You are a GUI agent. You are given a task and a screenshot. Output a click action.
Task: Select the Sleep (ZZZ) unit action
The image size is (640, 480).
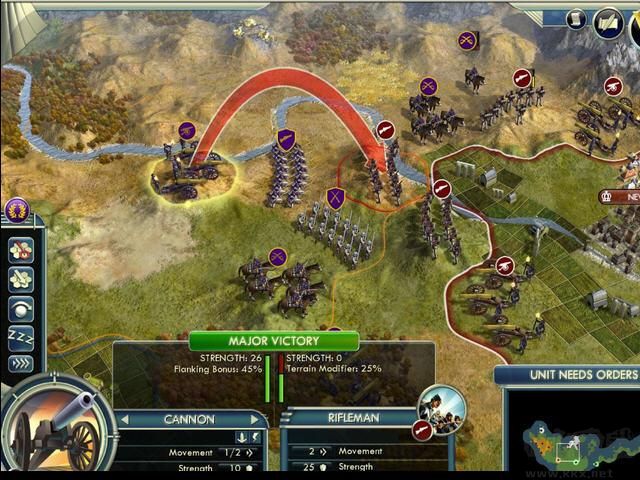coord(21,334)
